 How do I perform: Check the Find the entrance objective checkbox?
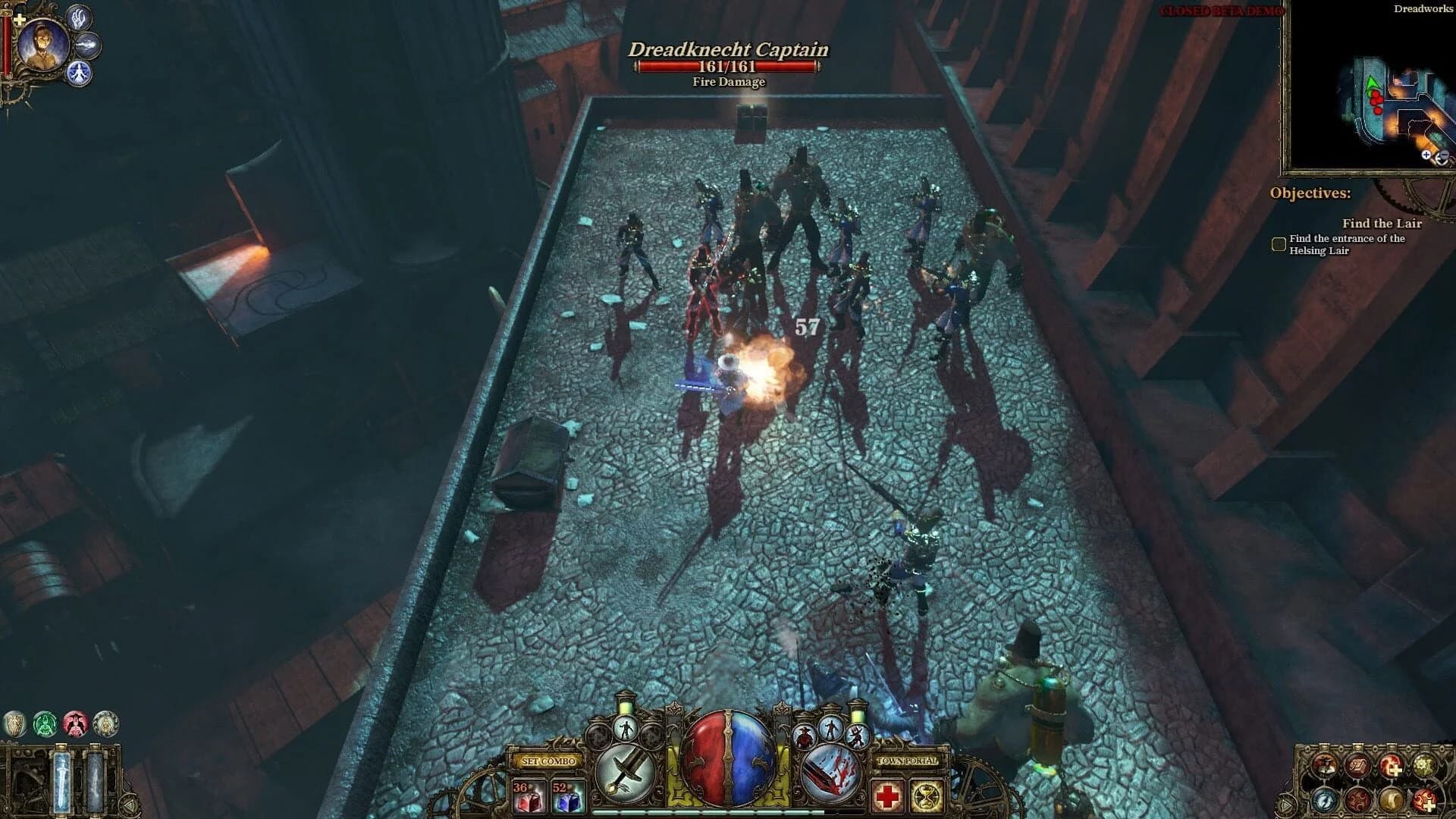point(1278,244)
